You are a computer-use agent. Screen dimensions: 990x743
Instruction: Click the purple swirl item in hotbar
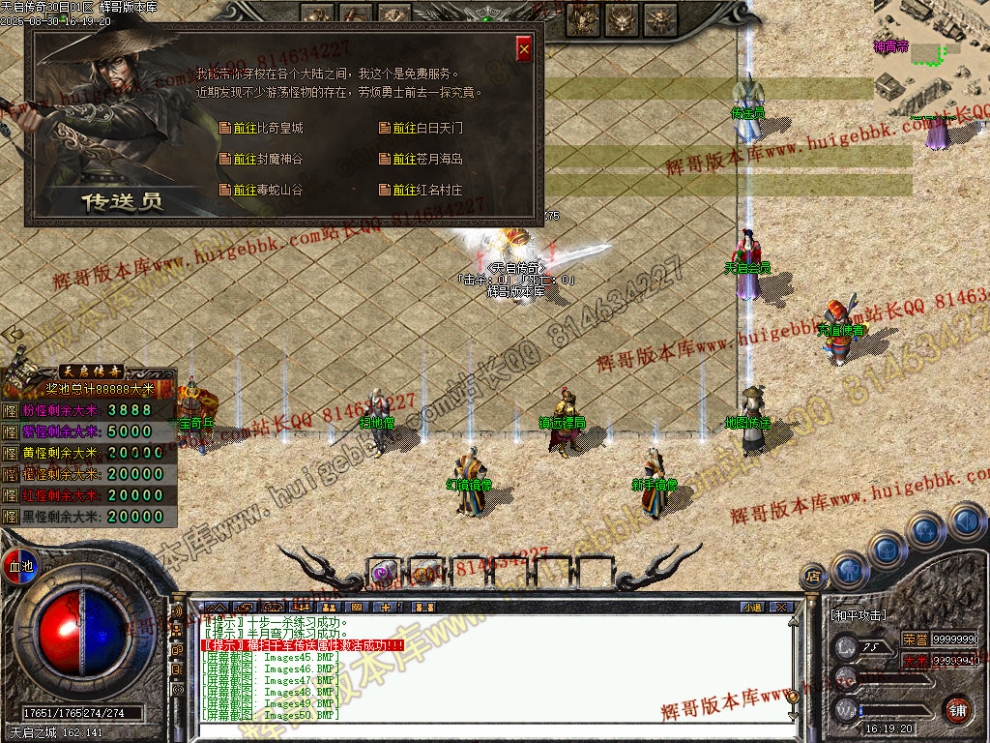(x=380, y=572)
